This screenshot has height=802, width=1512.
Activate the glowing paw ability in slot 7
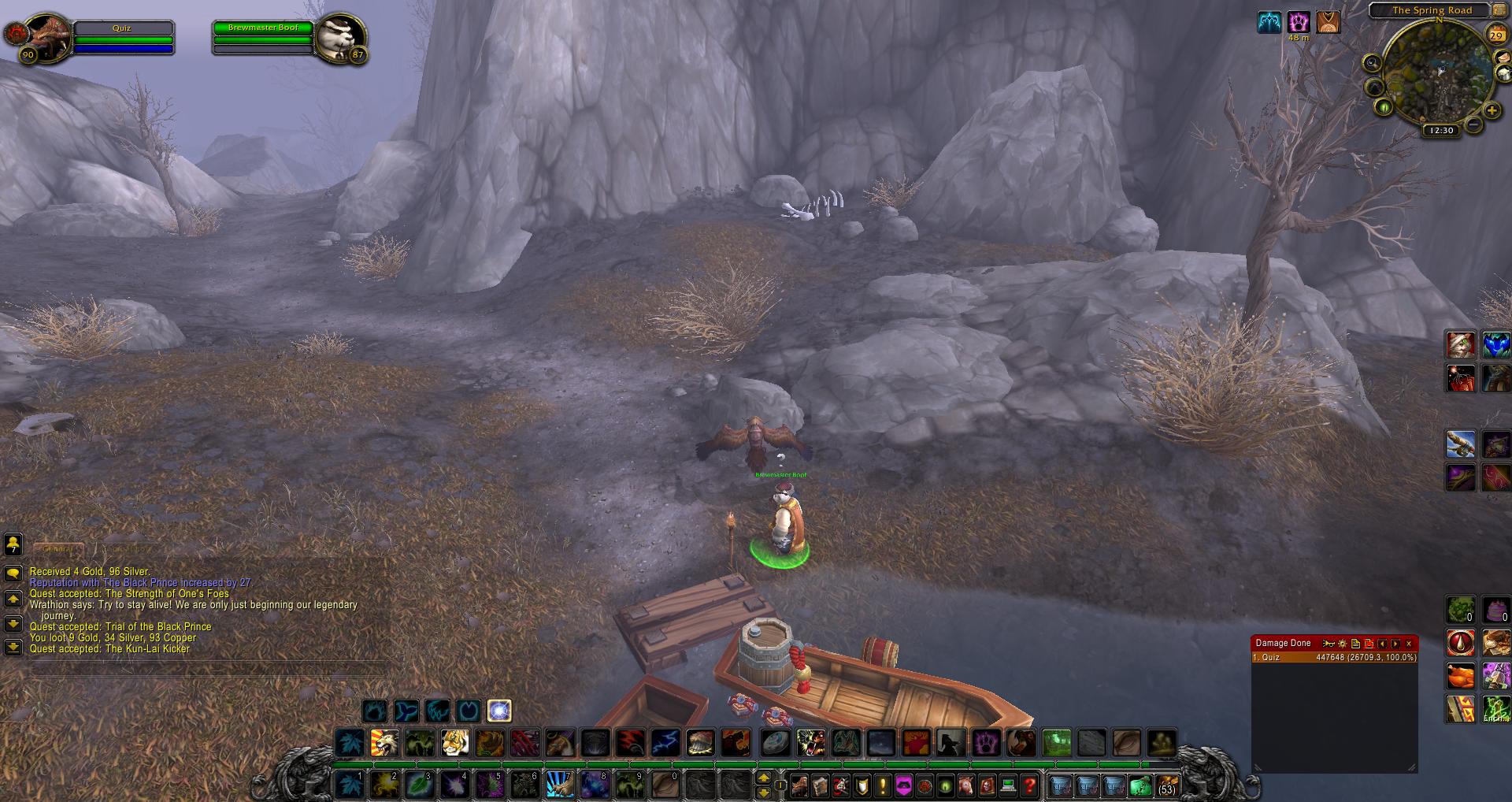pos(559,785)
